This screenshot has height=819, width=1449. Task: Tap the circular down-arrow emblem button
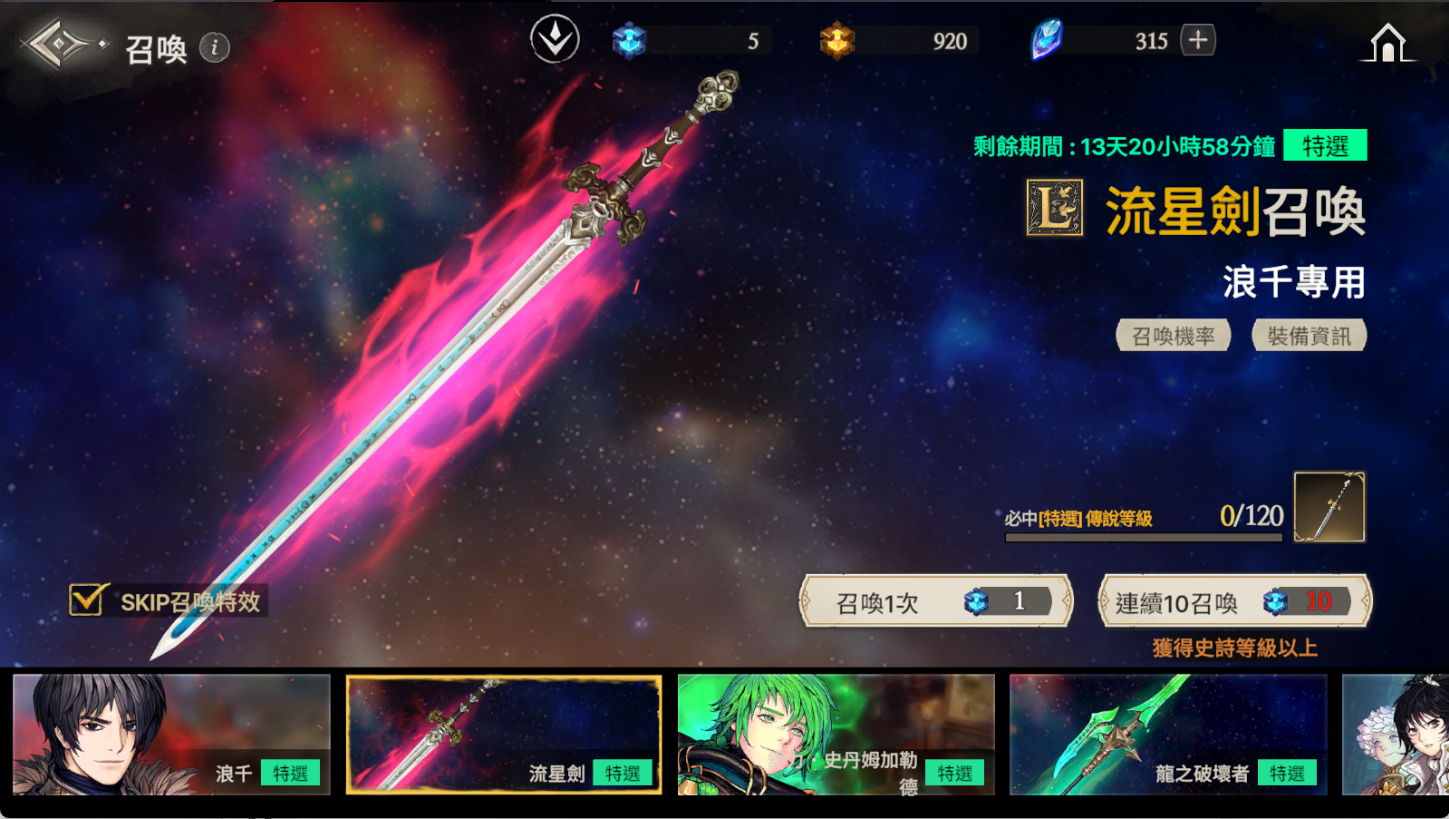click(555, 40)
